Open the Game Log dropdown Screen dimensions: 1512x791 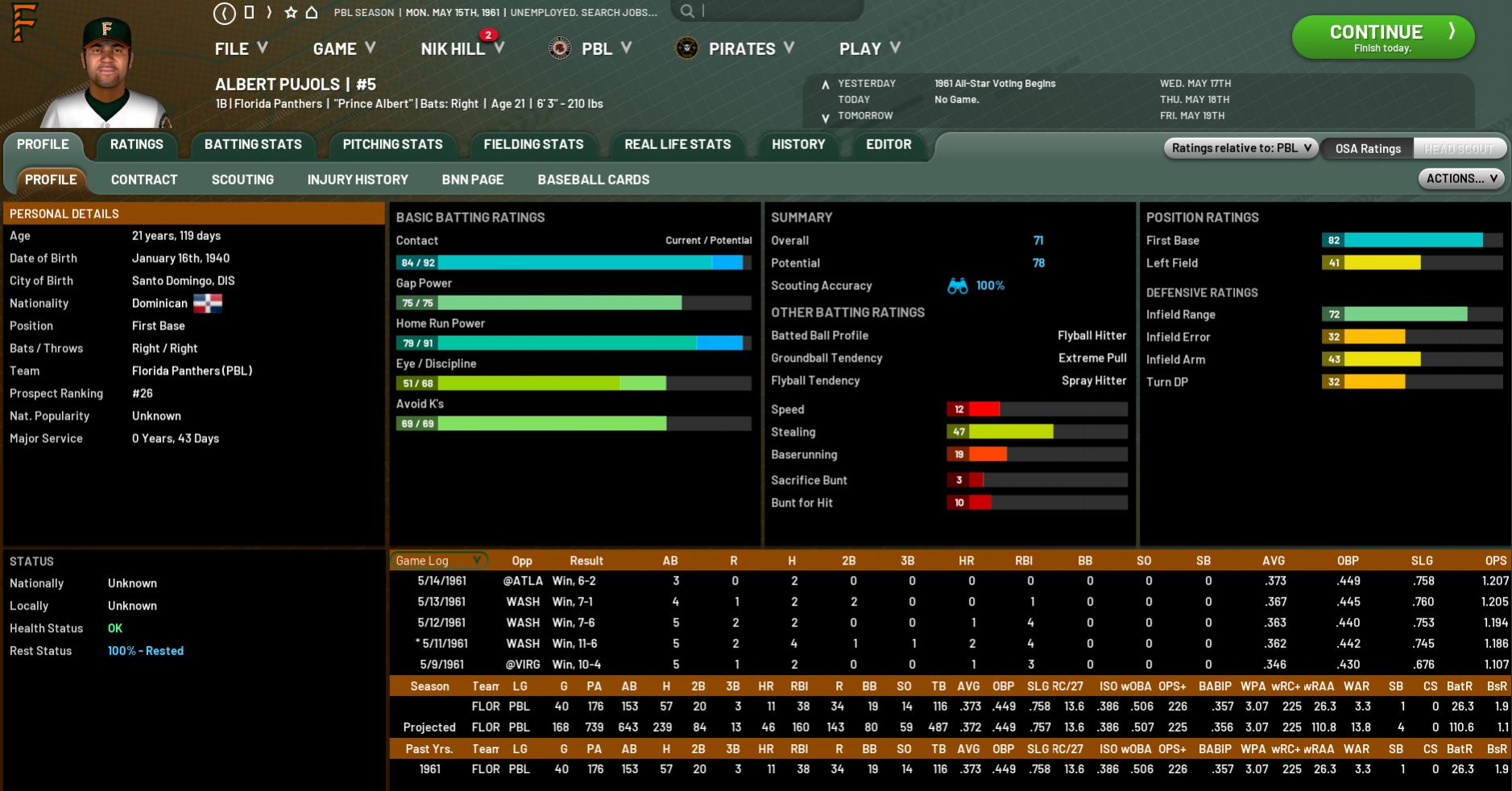click(438, 561)
